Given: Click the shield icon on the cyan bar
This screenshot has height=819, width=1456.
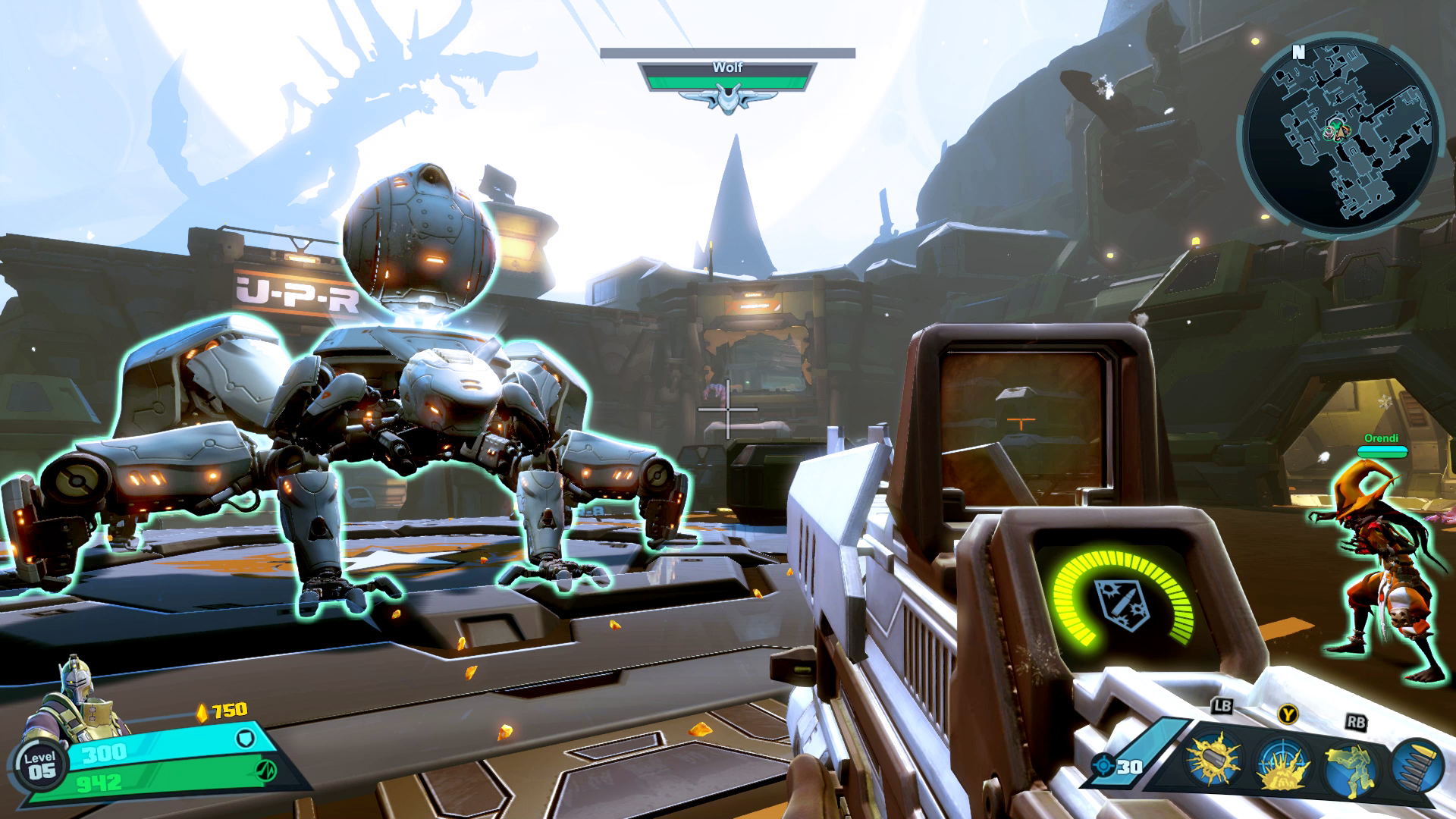Looking at the screenshot, I should click(x=245, y=738).
